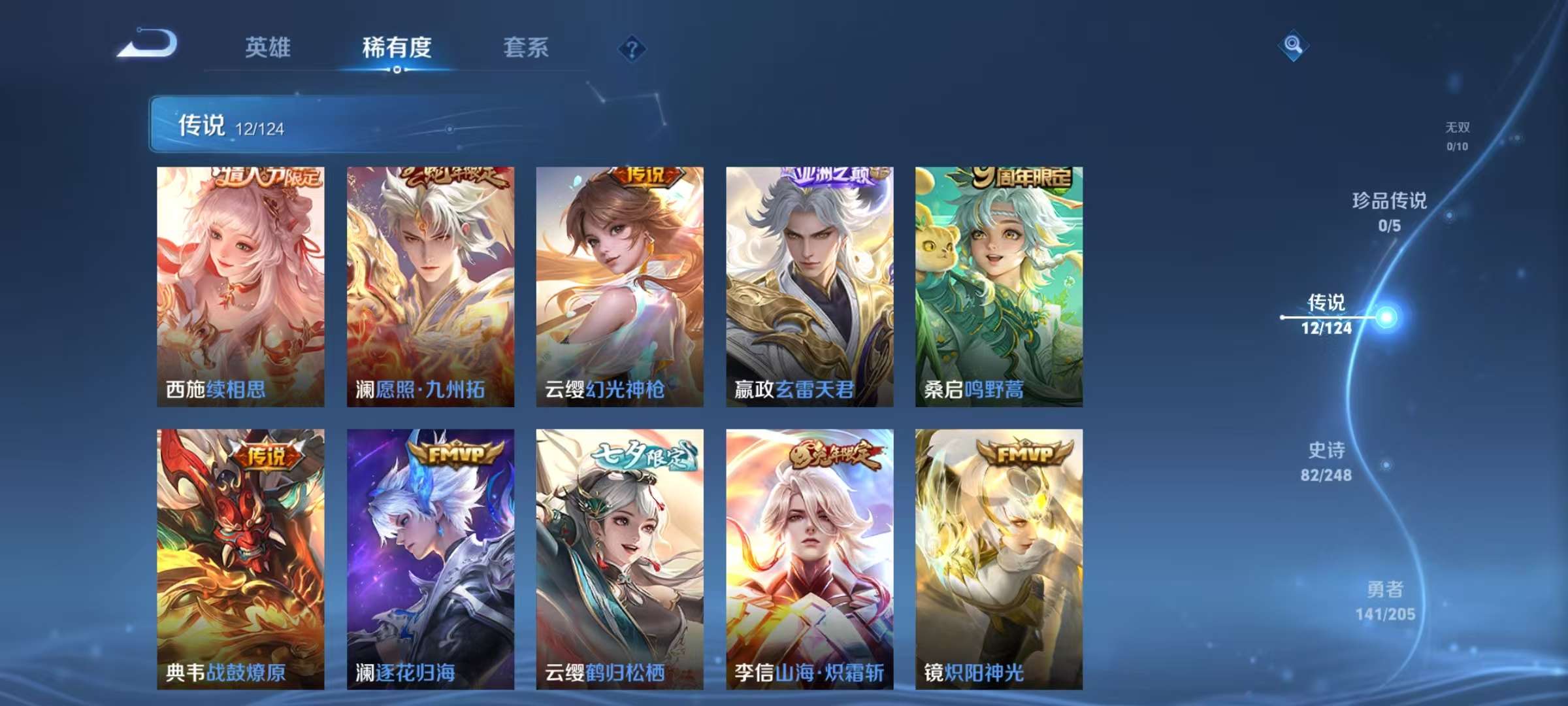Screen dimensions: 1568x706
Task: Switch to the 套系 tab
Action: tap(527, 48)
